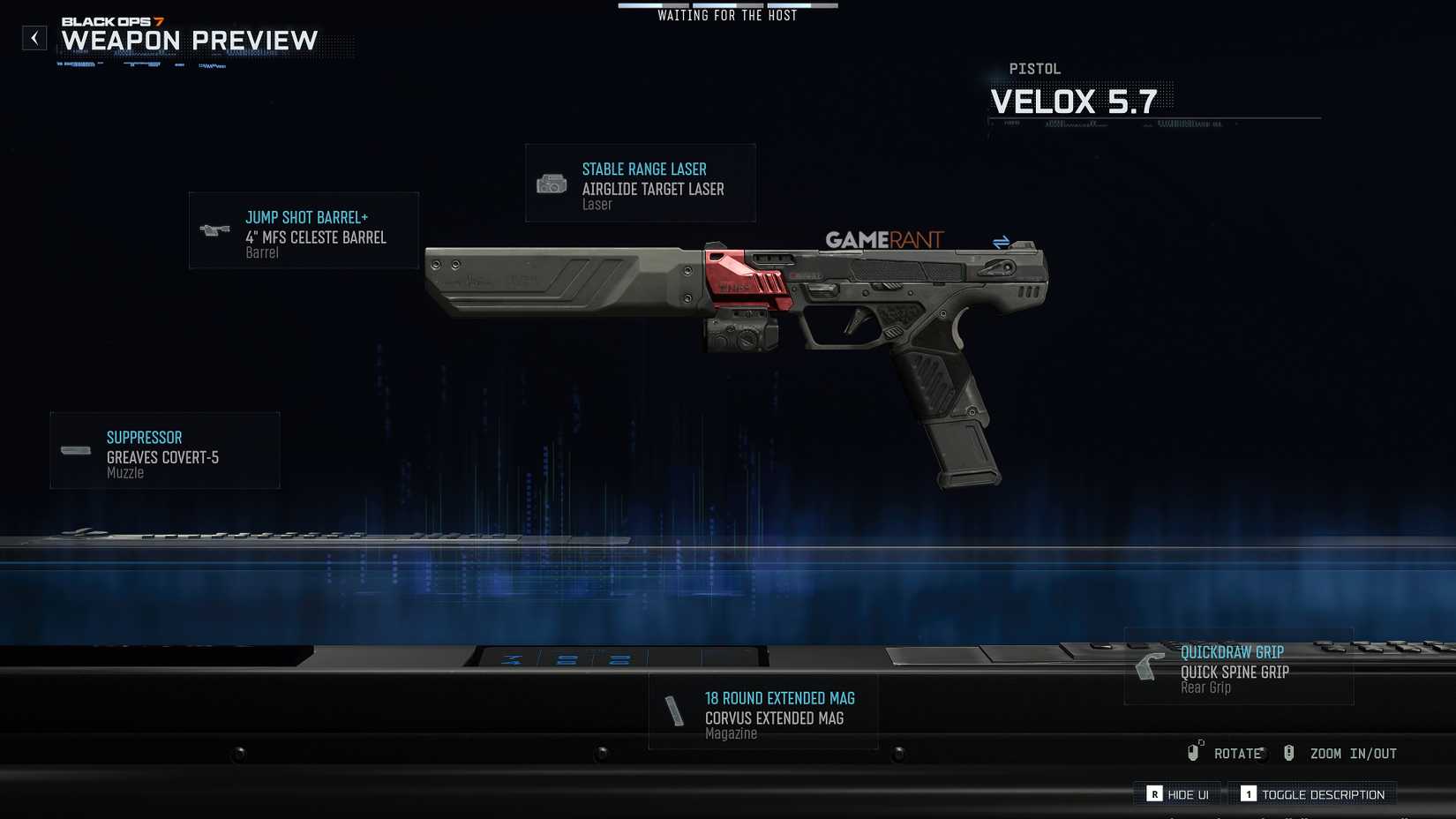Viewport: 1456px width, 819px height.
Task: Select the Stable Range Laser card
Action: pyautogui.click(x=640, y=183)
